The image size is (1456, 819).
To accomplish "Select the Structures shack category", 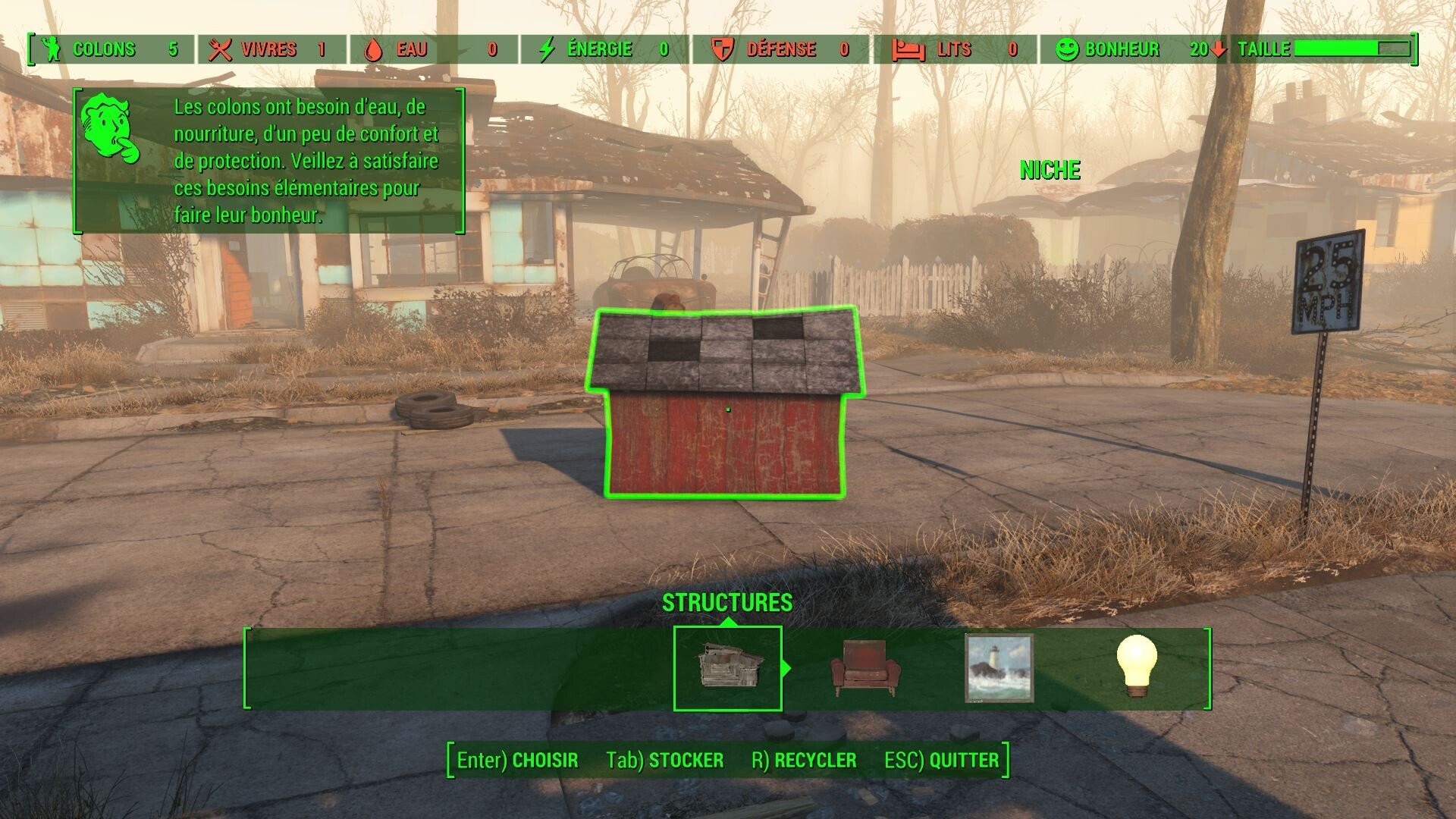I will pyautogui.click(x=727, y=668).
